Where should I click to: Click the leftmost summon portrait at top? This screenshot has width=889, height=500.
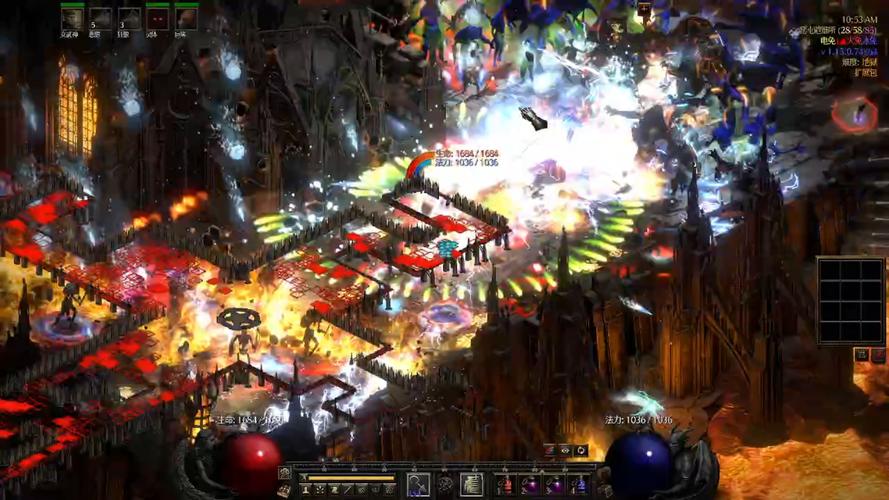tap(72, 18)
